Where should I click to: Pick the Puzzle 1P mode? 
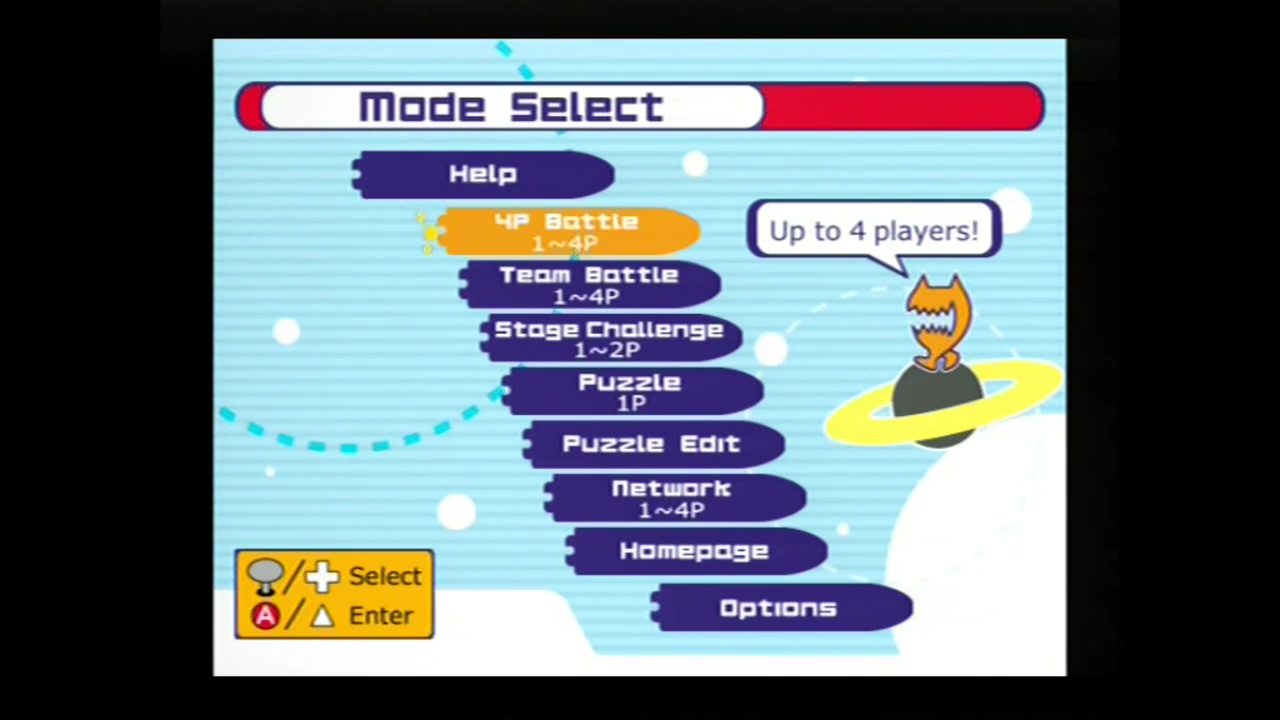(631, 392)
